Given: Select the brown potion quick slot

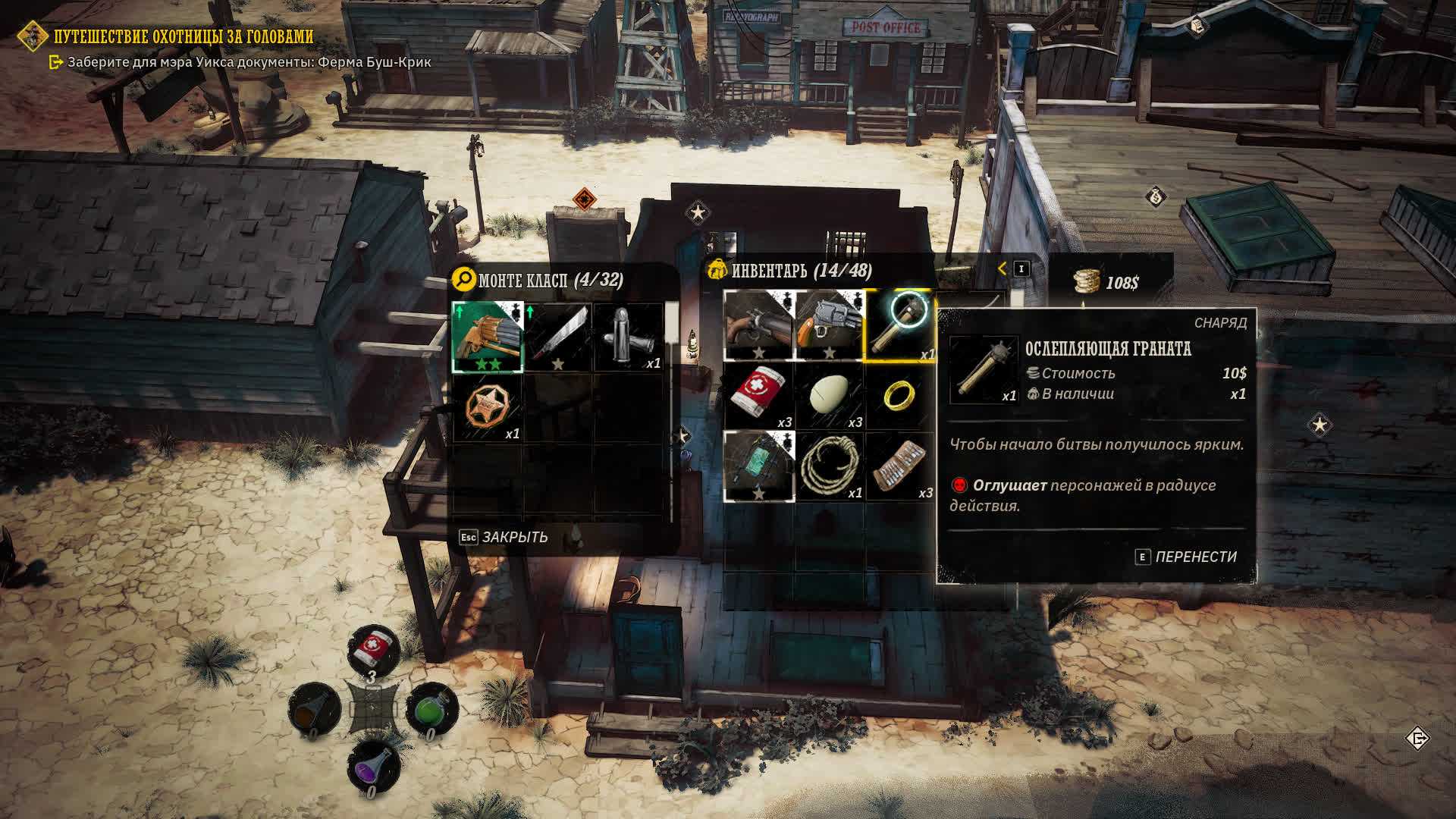Looking at the screenshot, I should tap(313, 711).
